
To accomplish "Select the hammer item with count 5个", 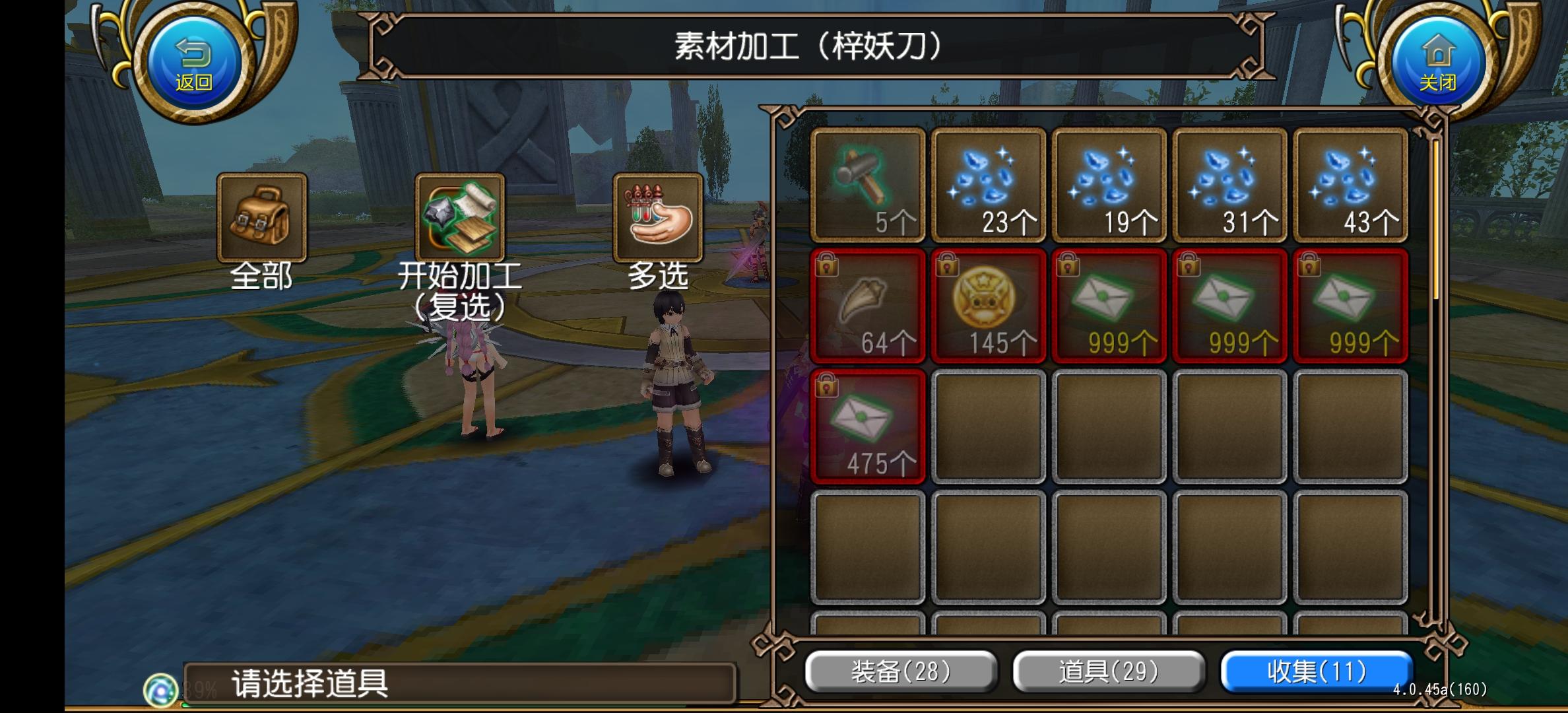I will (867, 184).
